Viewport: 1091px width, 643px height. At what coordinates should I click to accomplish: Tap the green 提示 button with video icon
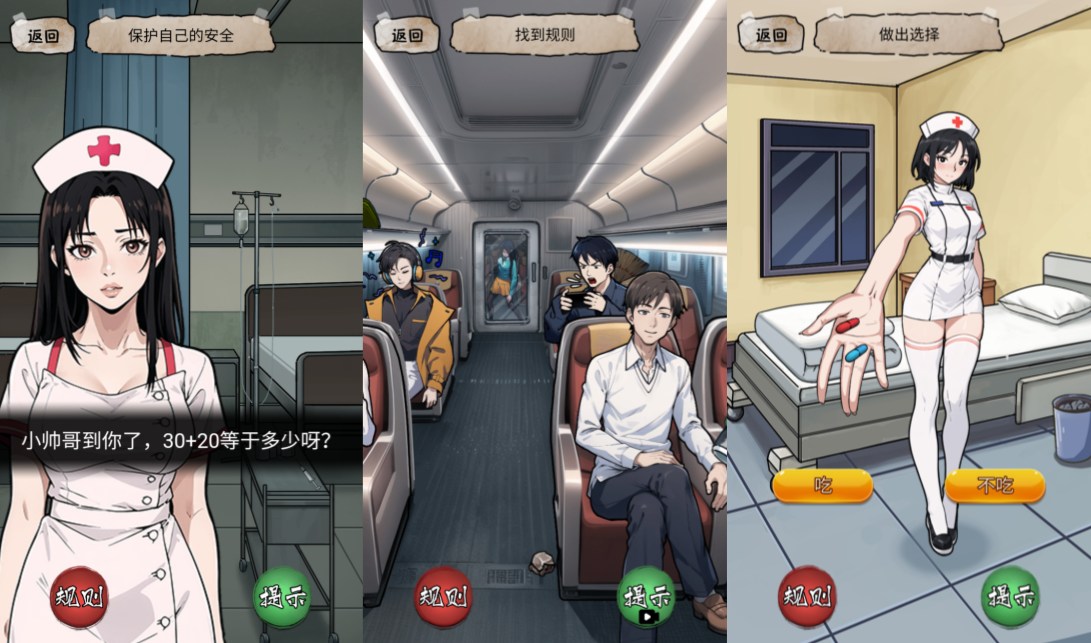(646, 597)
